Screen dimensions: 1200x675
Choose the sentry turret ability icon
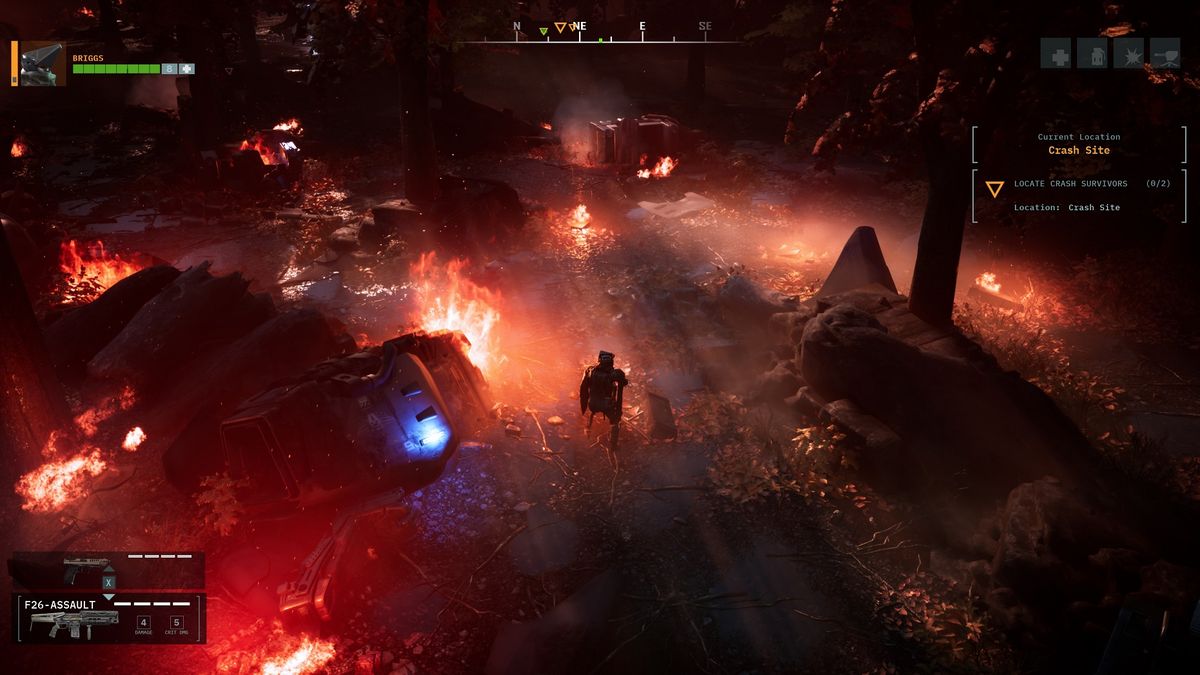coord(1166,54)
